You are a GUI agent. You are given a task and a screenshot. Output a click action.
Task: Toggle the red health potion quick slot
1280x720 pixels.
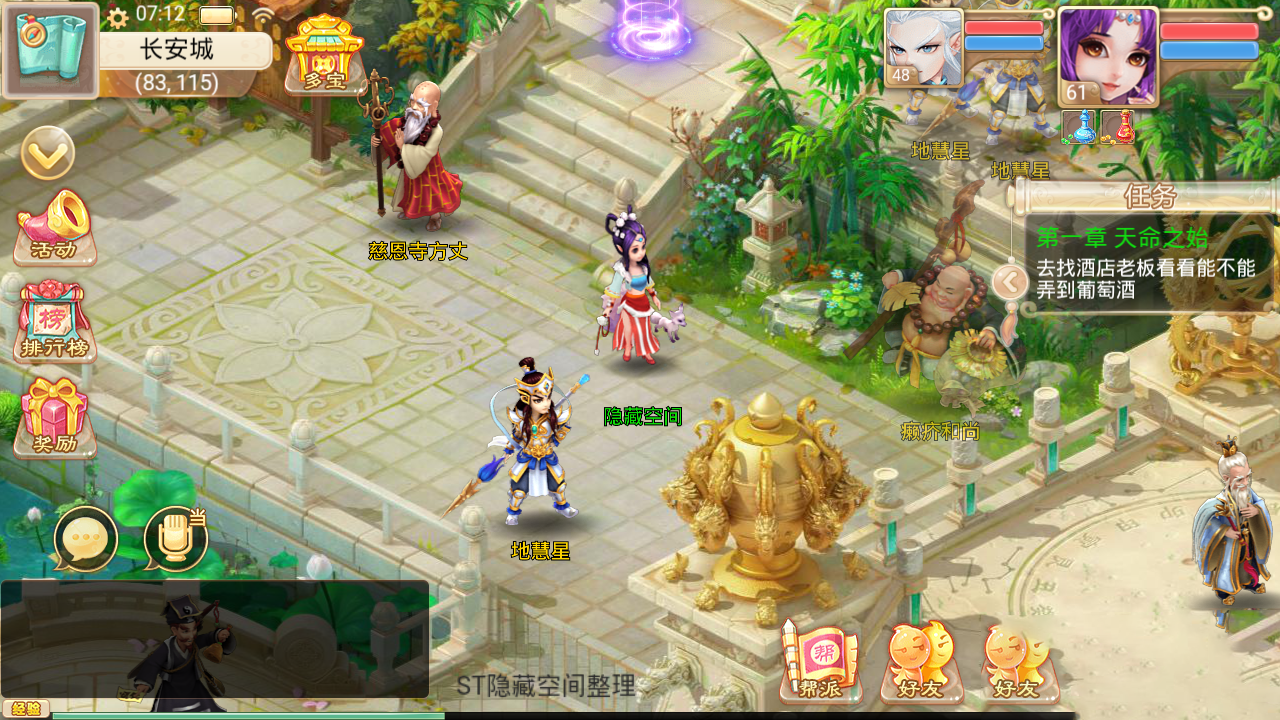point(1115,129)
